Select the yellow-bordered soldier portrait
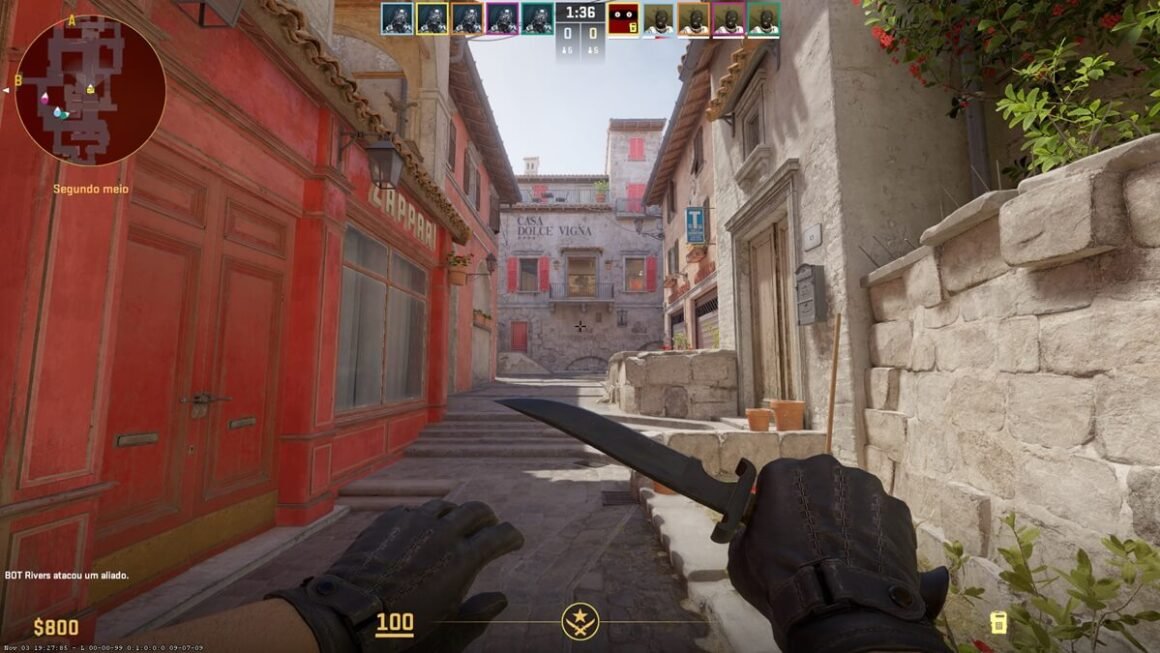 coord(432,18)
